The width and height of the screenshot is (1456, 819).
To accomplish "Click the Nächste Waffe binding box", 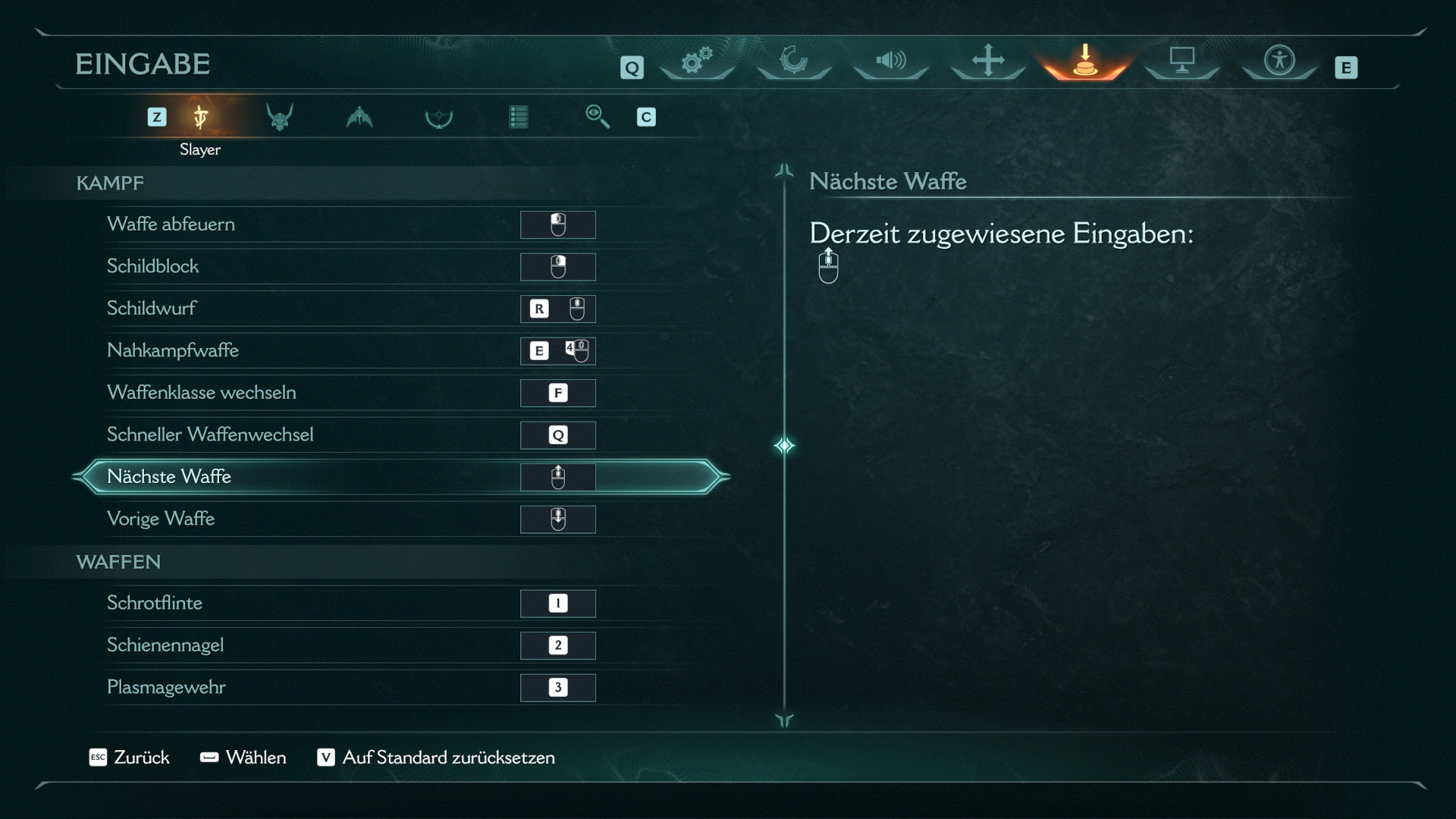I will coord(557,477).
